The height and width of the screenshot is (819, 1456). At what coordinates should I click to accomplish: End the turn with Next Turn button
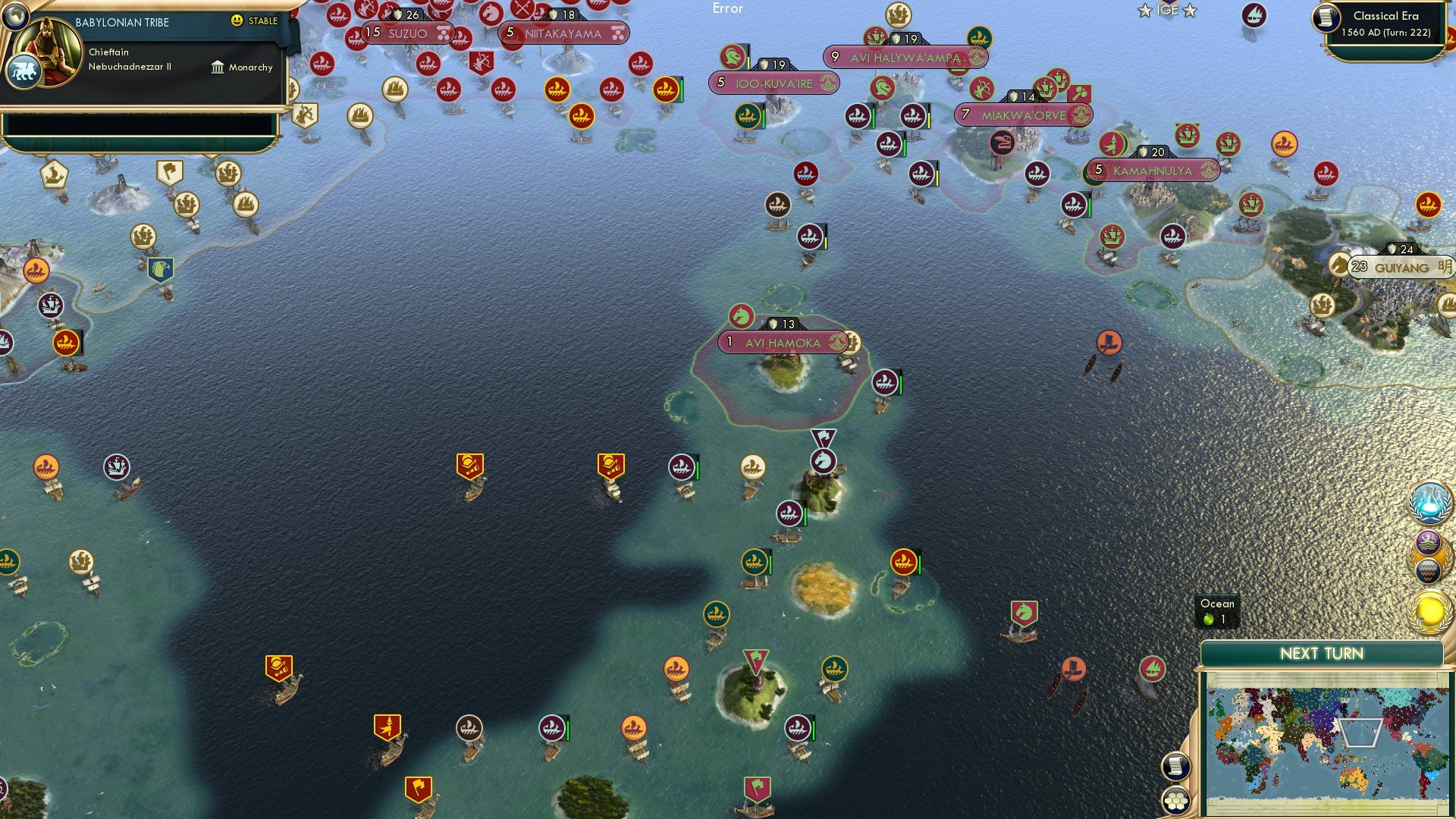tap(1321, 654)
